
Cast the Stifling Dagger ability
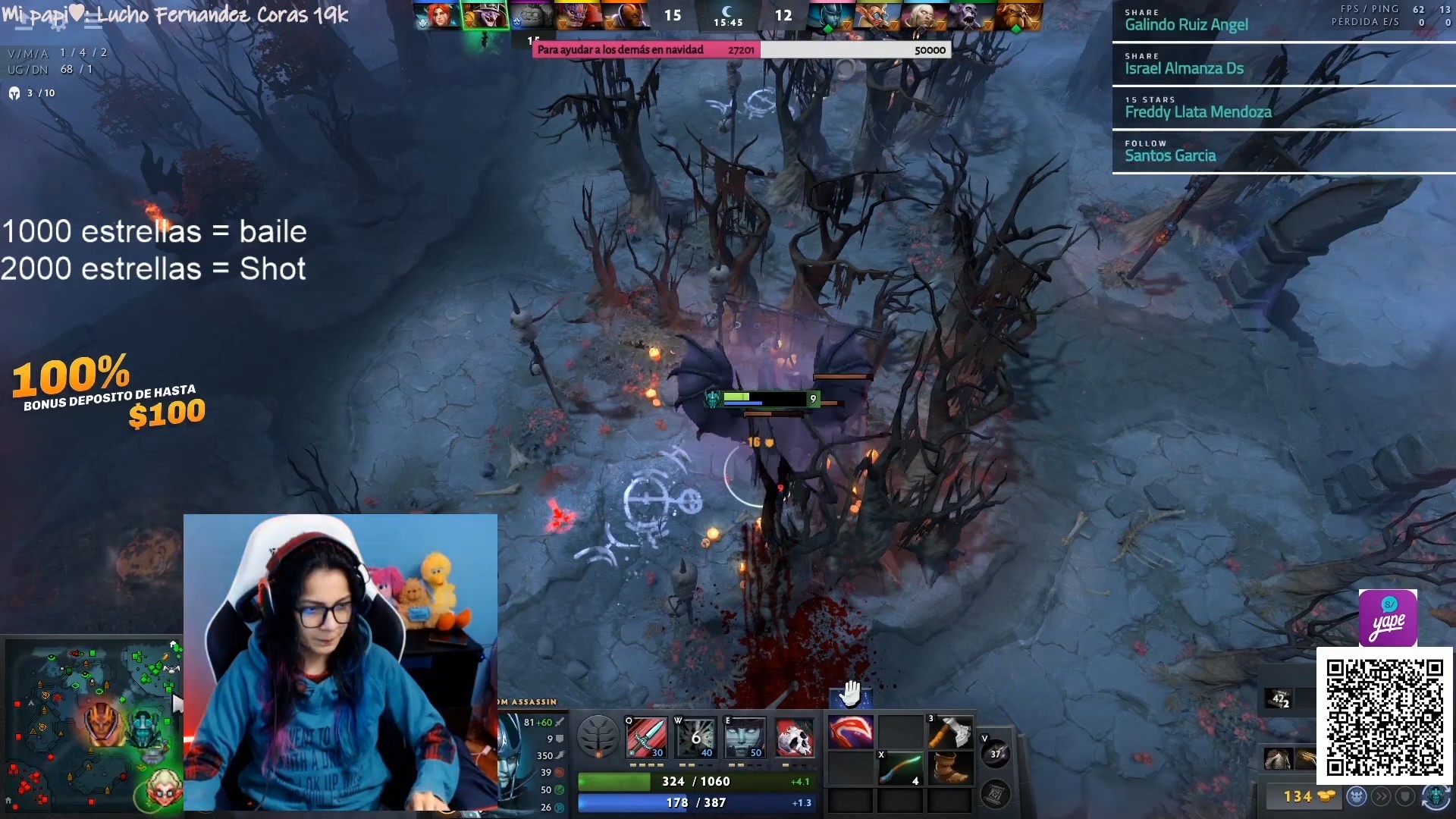click(x=646, y=736)
